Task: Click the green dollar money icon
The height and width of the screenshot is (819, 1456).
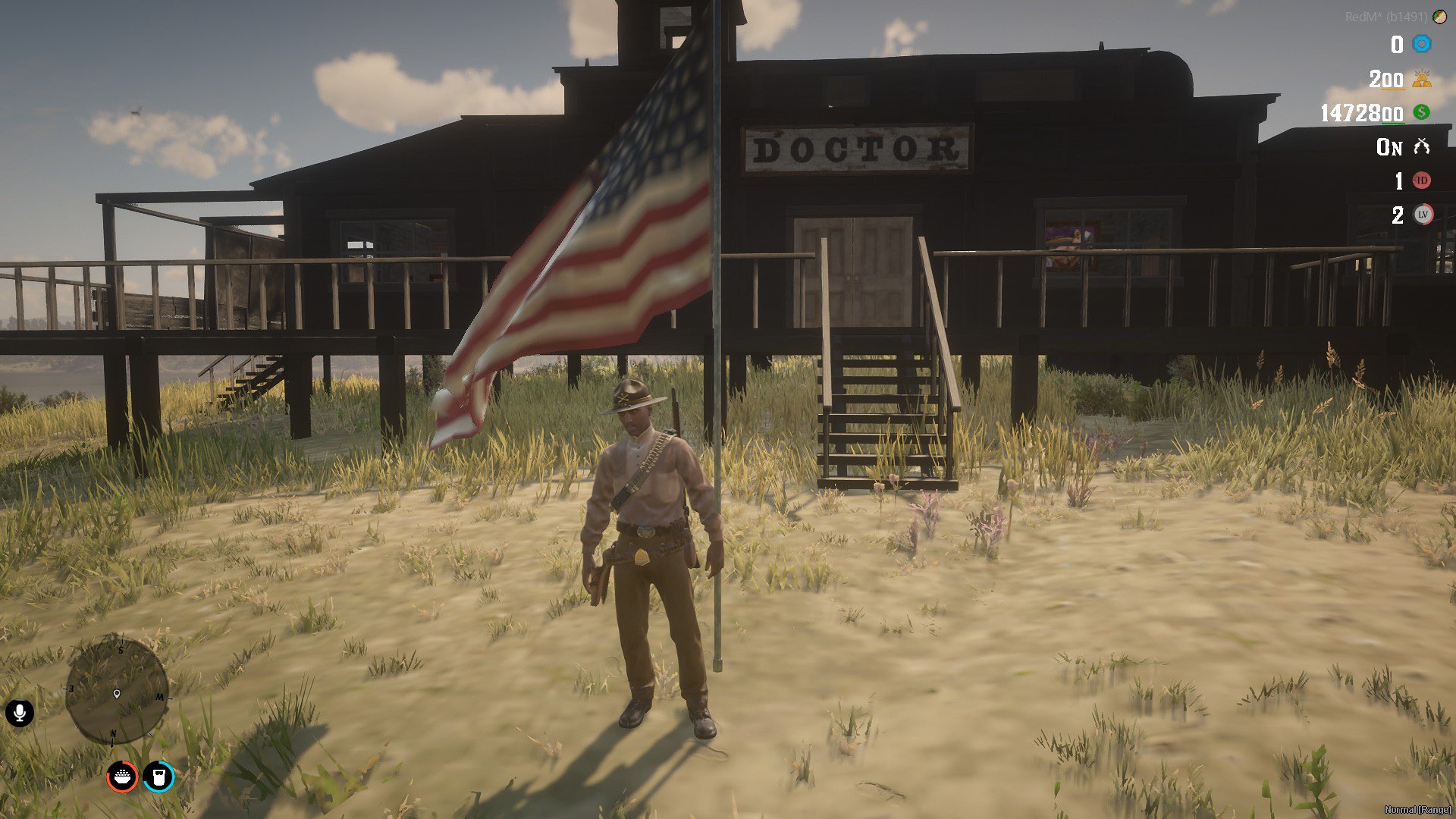Action: tap(1422, 112)
